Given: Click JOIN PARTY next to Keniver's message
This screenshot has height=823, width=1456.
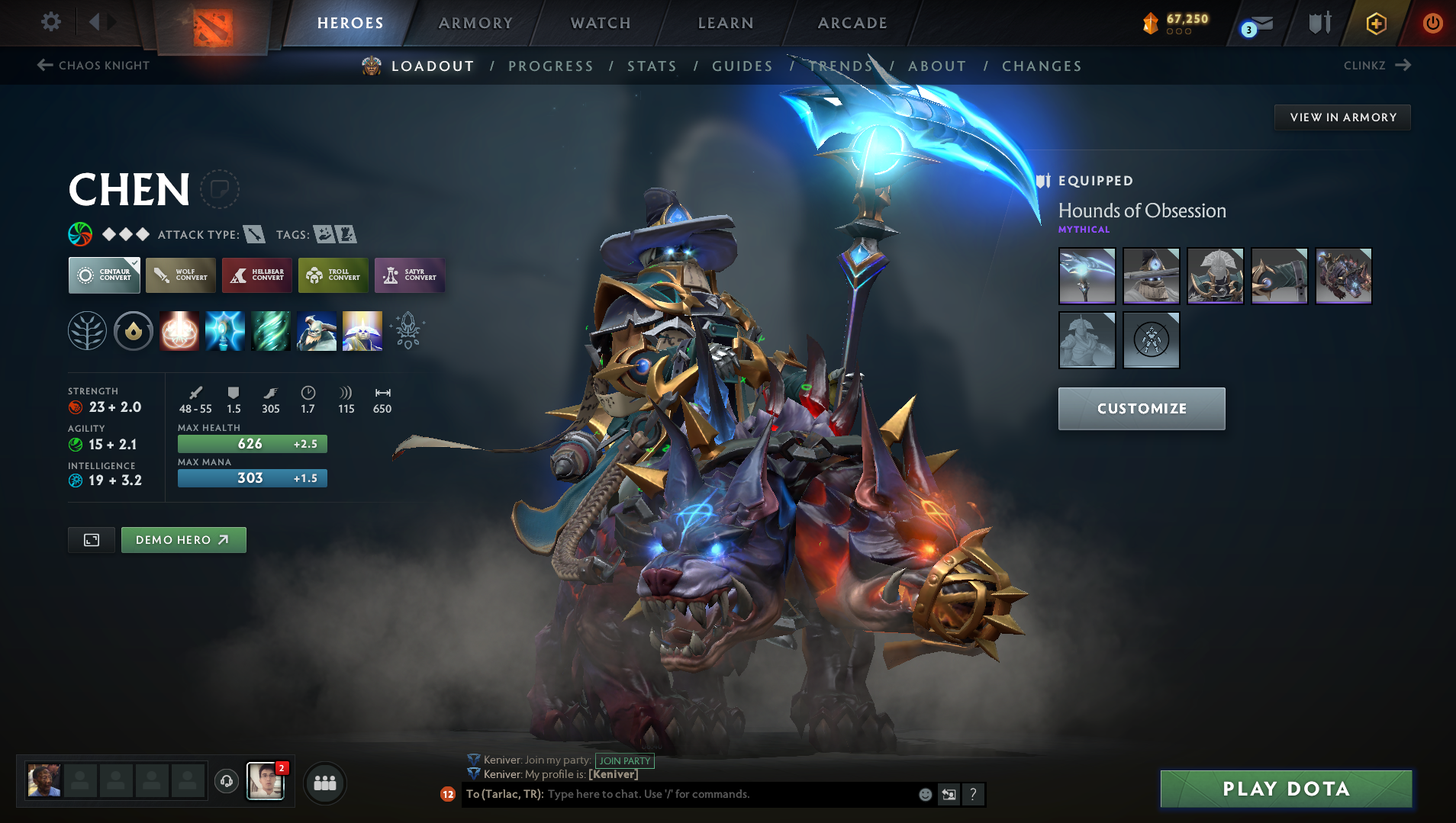Looking at the screenshot, I should point(624,760).
